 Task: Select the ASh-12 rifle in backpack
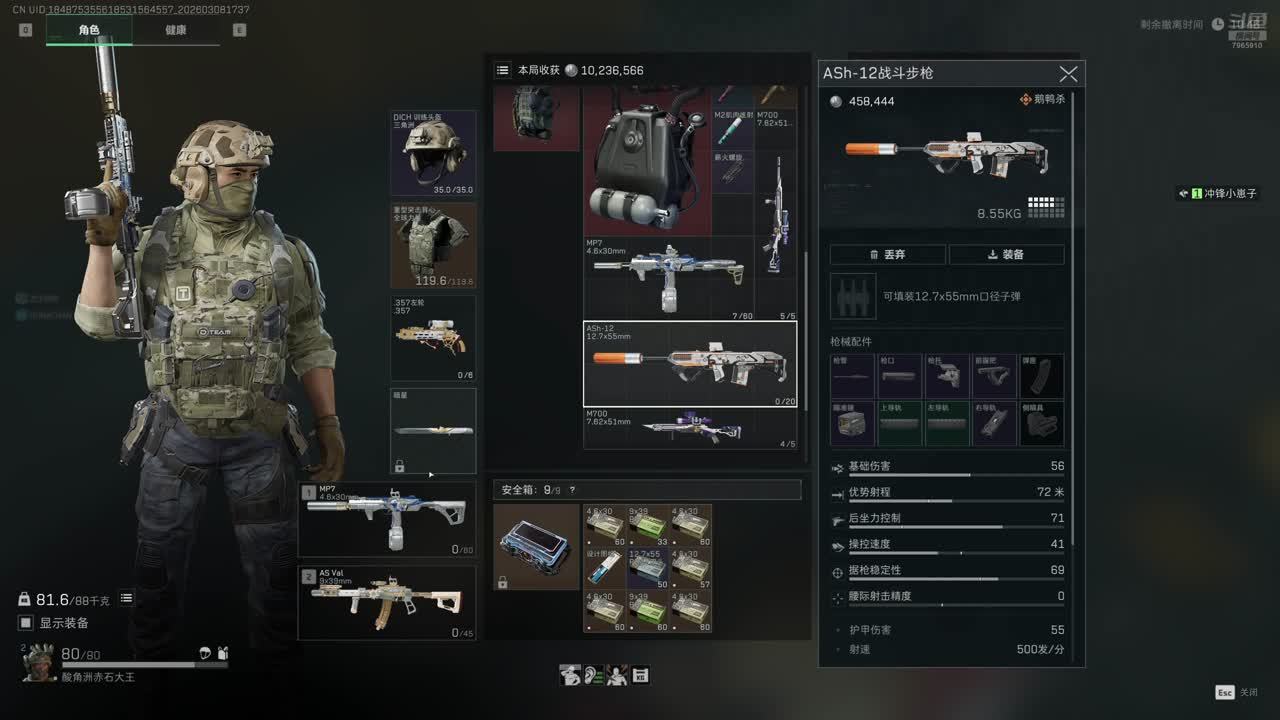point(690,364)
